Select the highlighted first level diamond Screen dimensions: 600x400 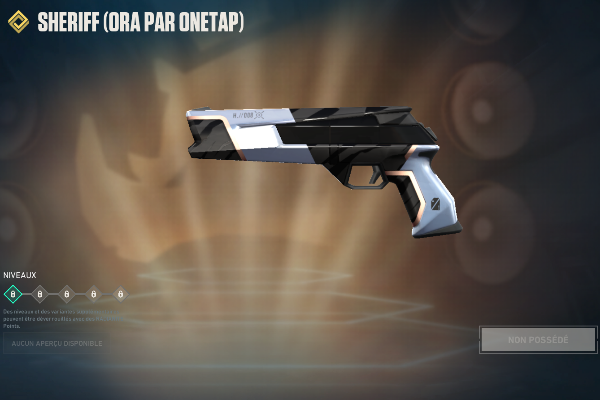tap(13, 294)
